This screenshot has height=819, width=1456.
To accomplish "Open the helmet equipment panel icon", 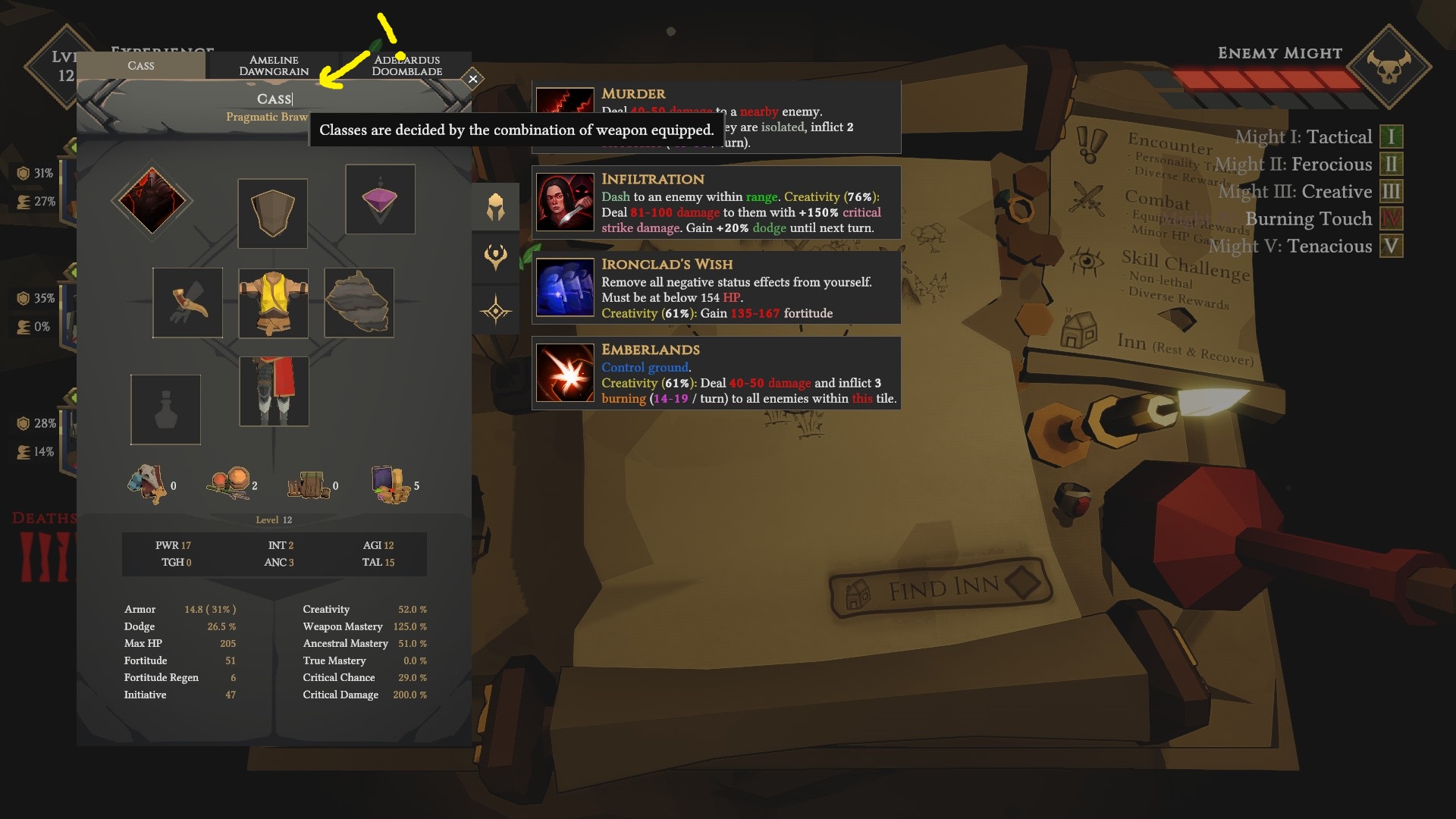I will [497, 206].
